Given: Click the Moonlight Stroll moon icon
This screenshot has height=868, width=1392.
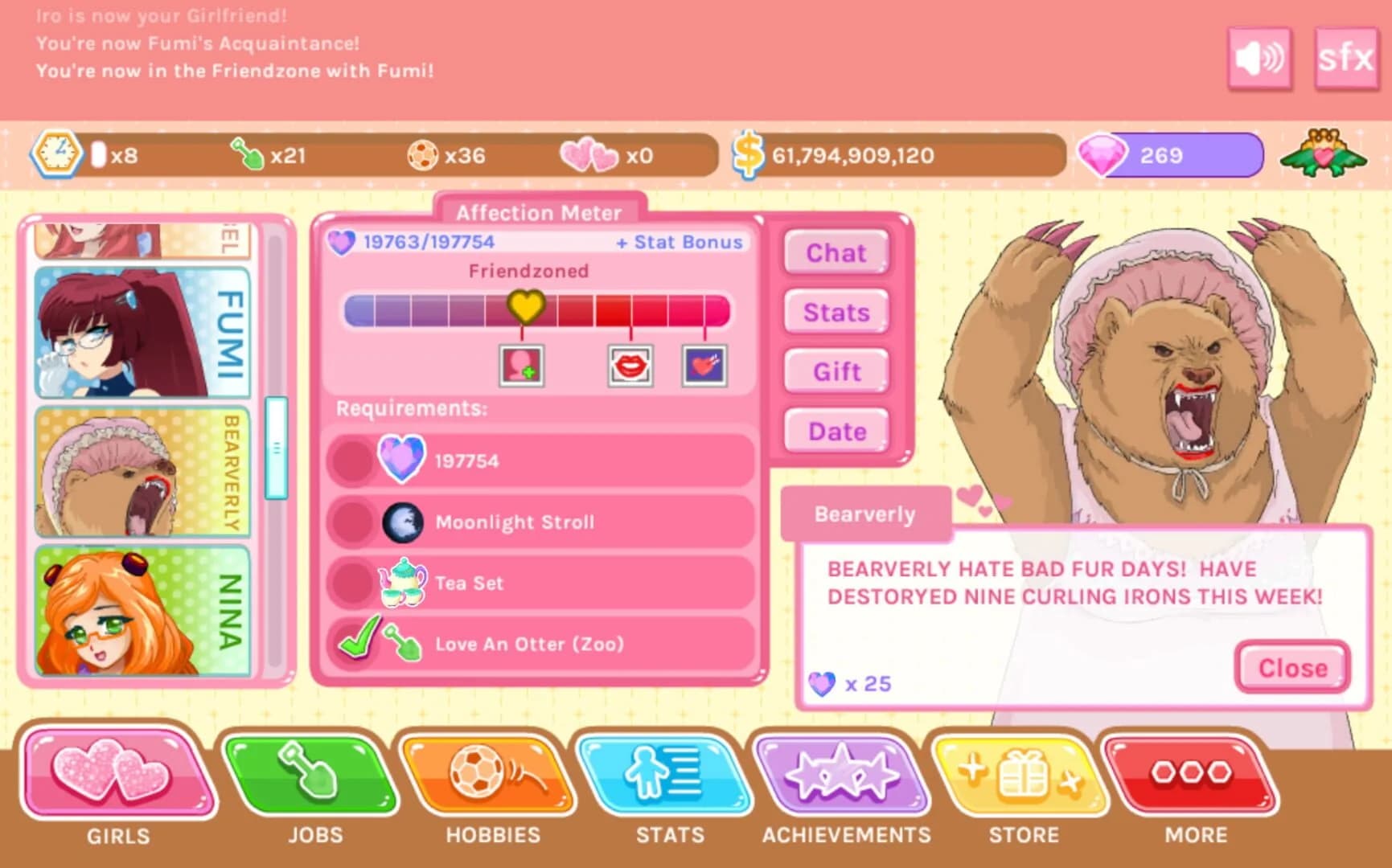Looking at the screenshot, I should 404,521.
